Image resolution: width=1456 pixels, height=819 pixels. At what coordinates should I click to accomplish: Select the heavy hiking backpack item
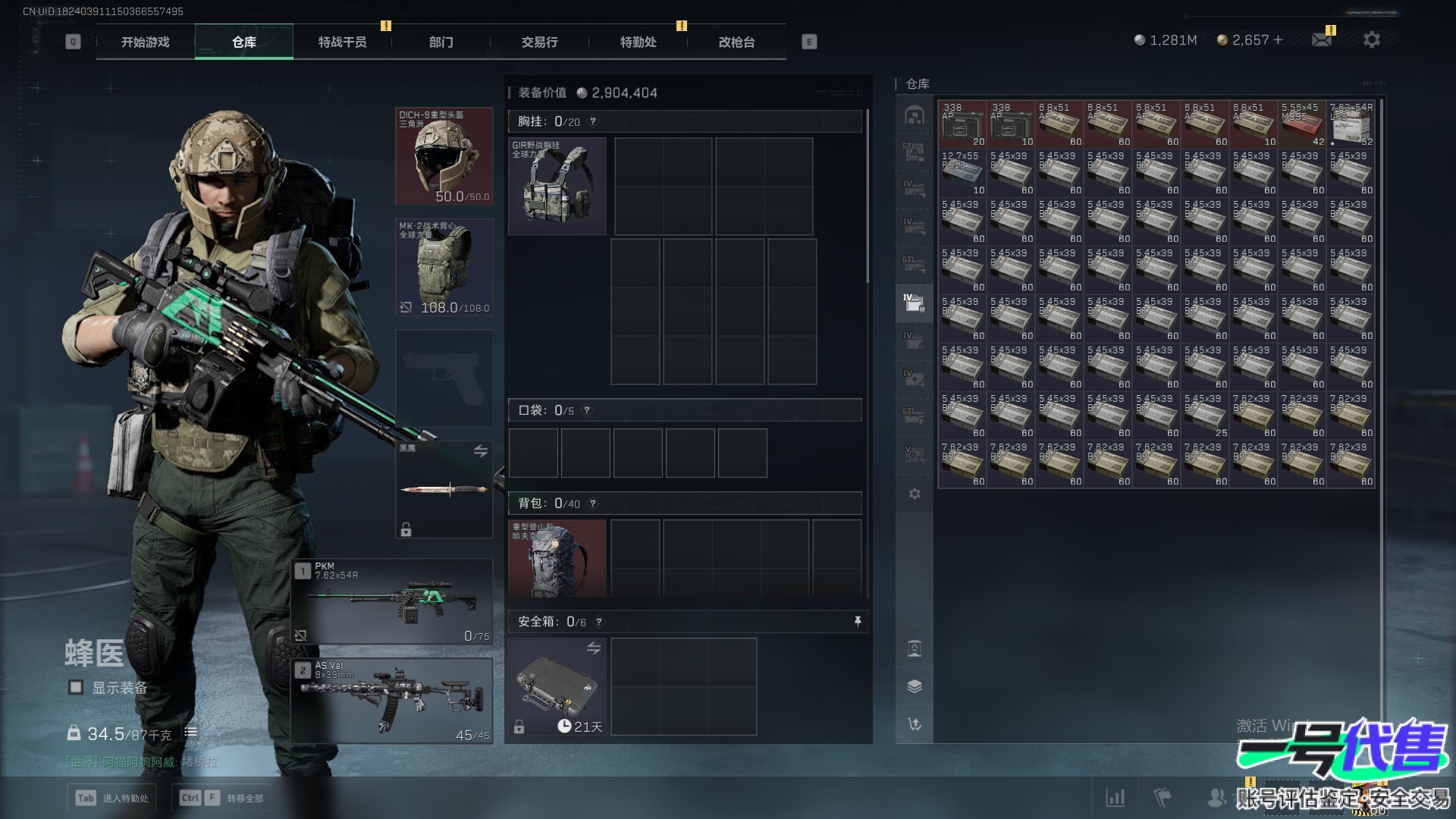coord(557,559)
